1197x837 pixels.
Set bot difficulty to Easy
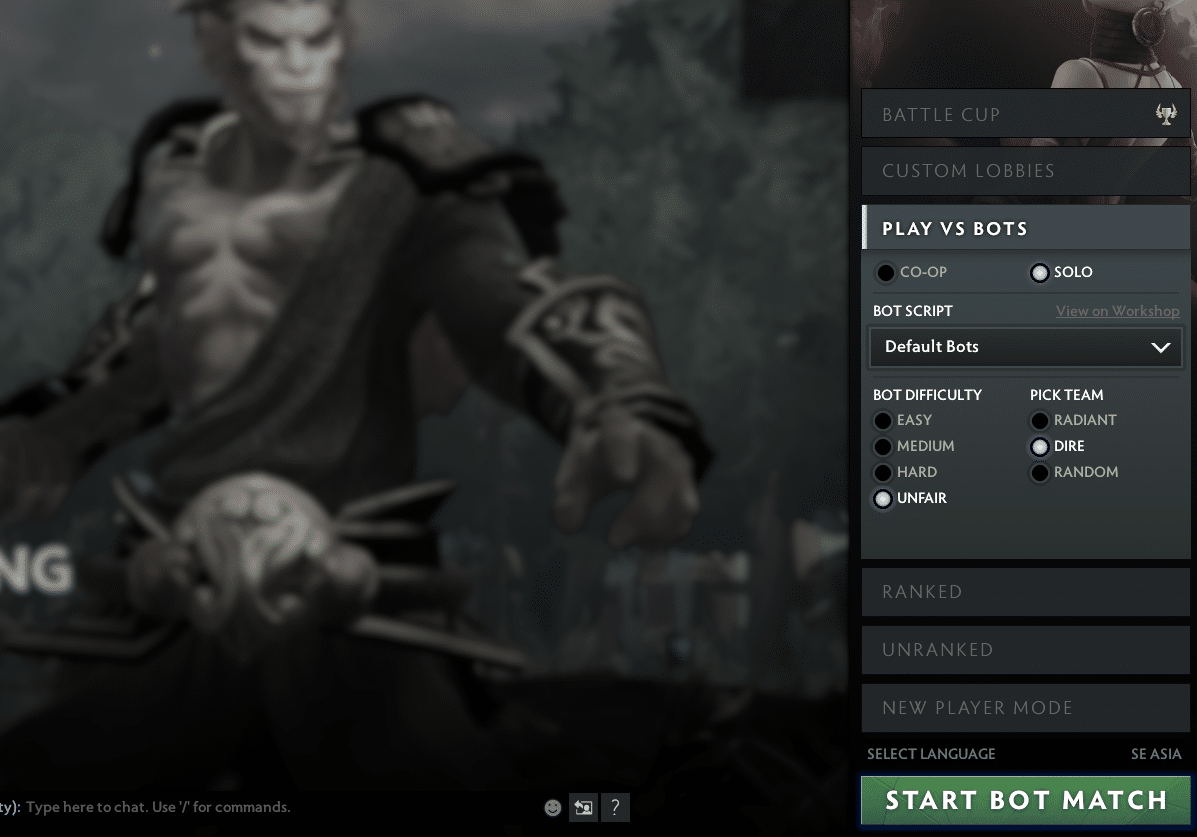[x=883, y=421]
